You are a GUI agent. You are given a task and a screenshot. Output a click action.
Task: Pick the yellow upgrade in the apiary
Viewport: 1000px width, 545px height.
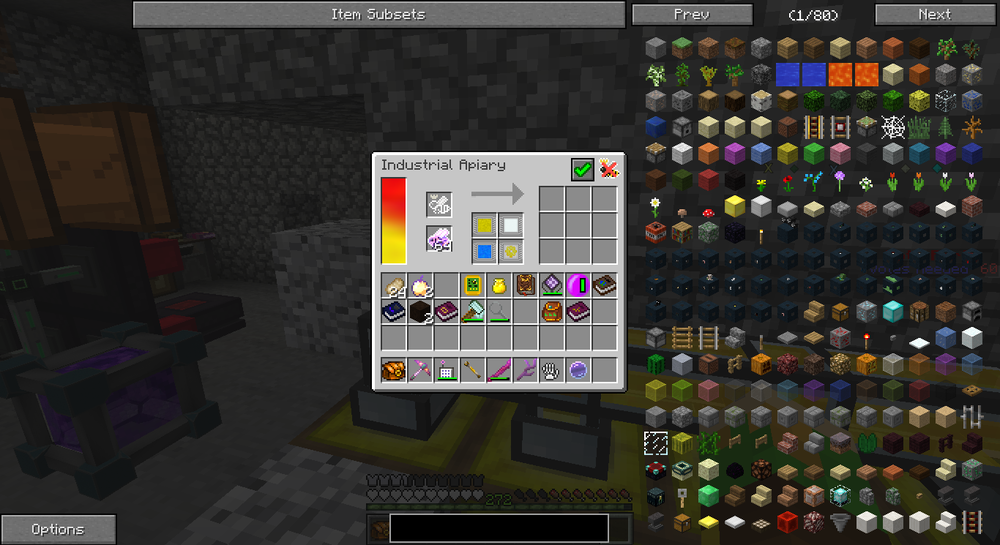485,226
